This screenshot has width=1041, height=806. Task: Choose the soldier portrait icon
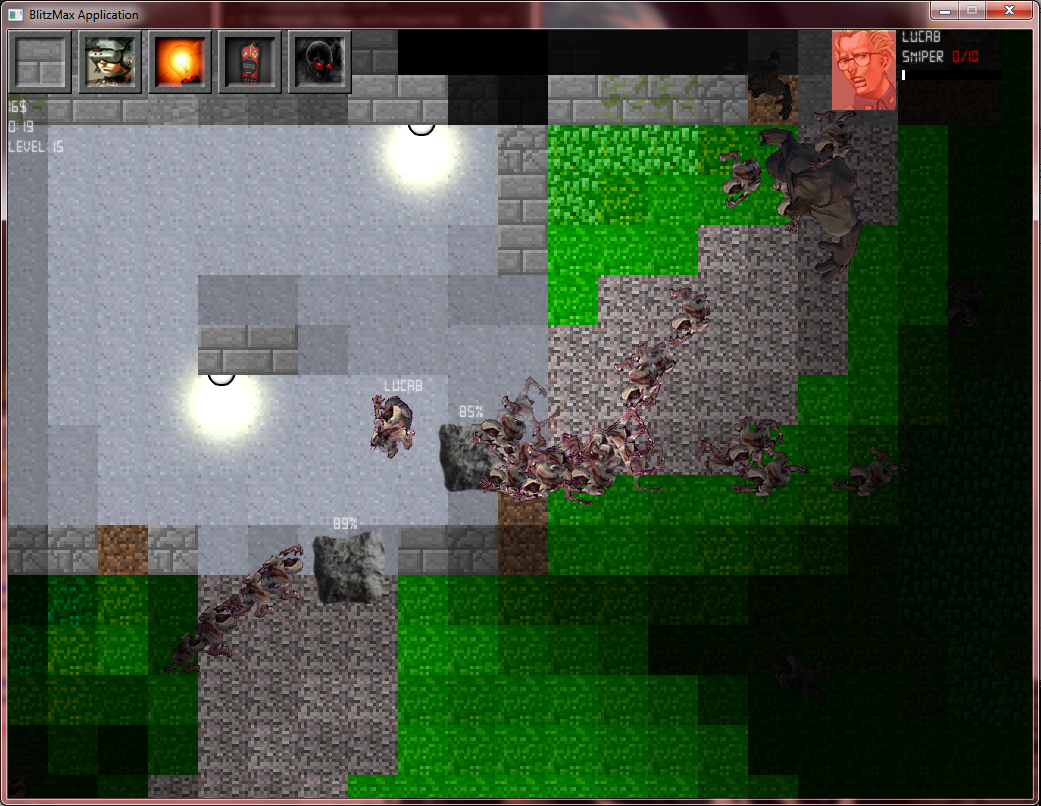point(111,62)
